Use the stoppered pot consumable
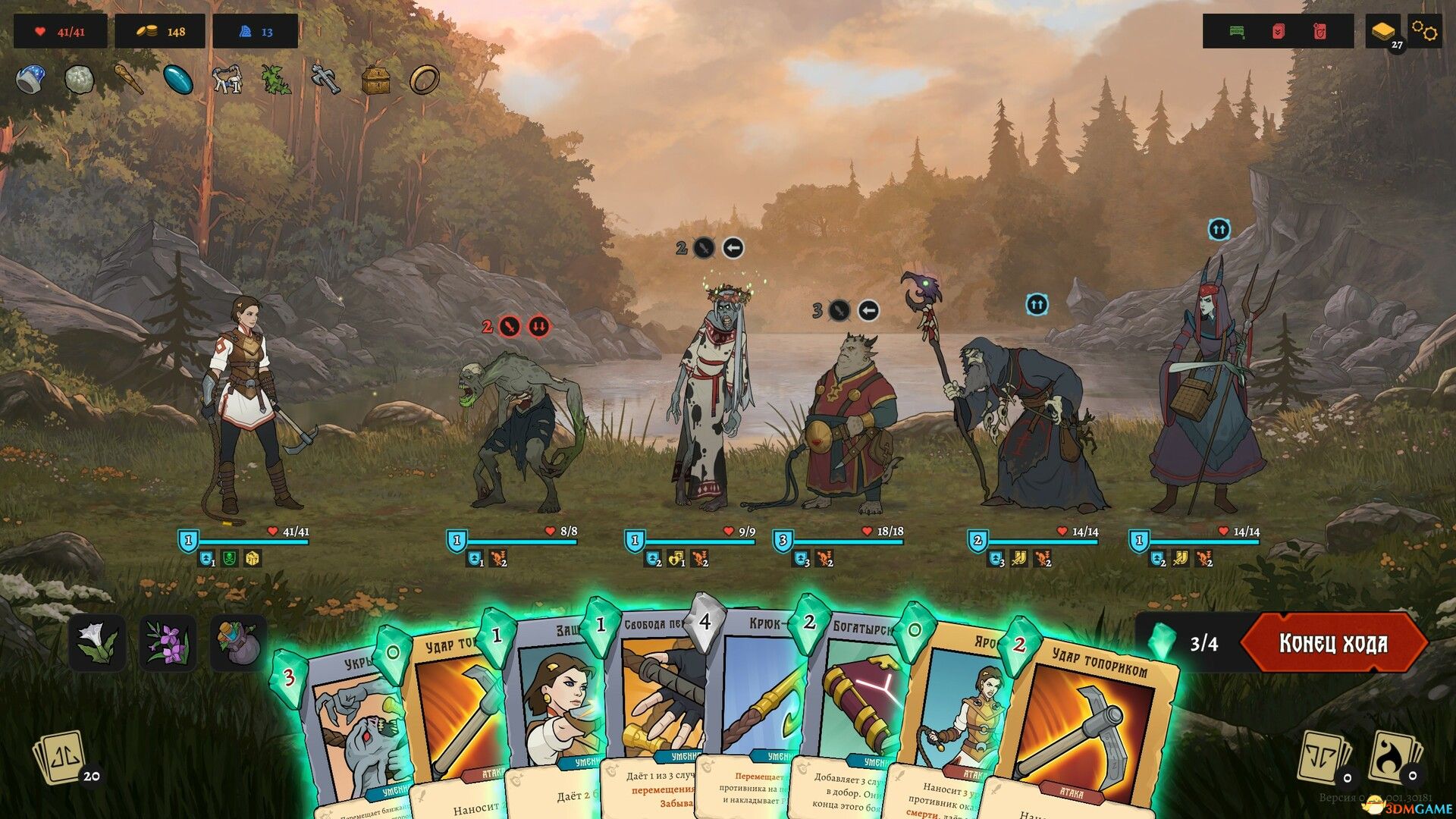The image size is (1456, 819). (238, 642)
